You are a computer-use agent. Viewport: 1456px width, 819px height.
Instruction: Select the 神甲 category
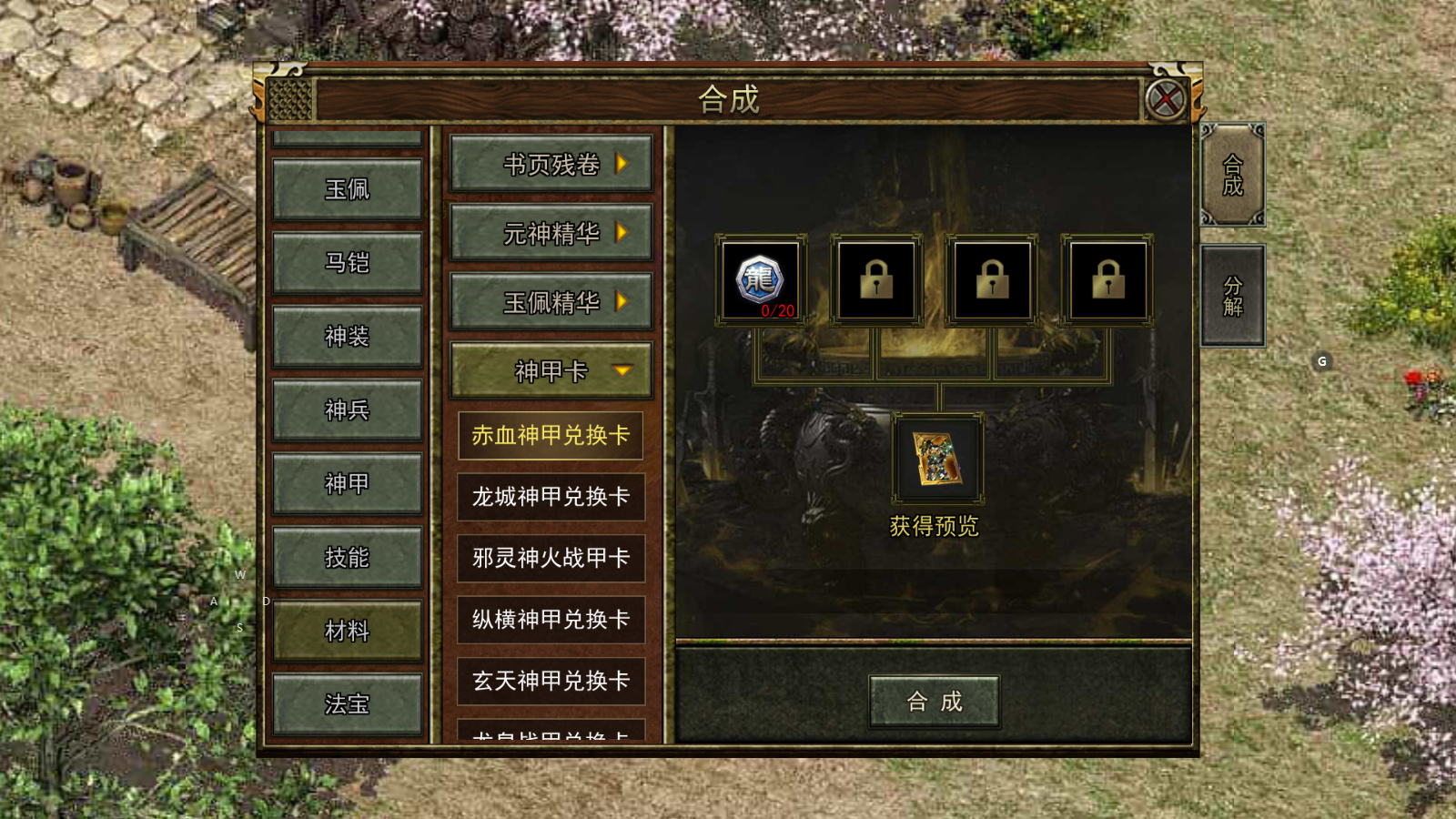[347, 484]
